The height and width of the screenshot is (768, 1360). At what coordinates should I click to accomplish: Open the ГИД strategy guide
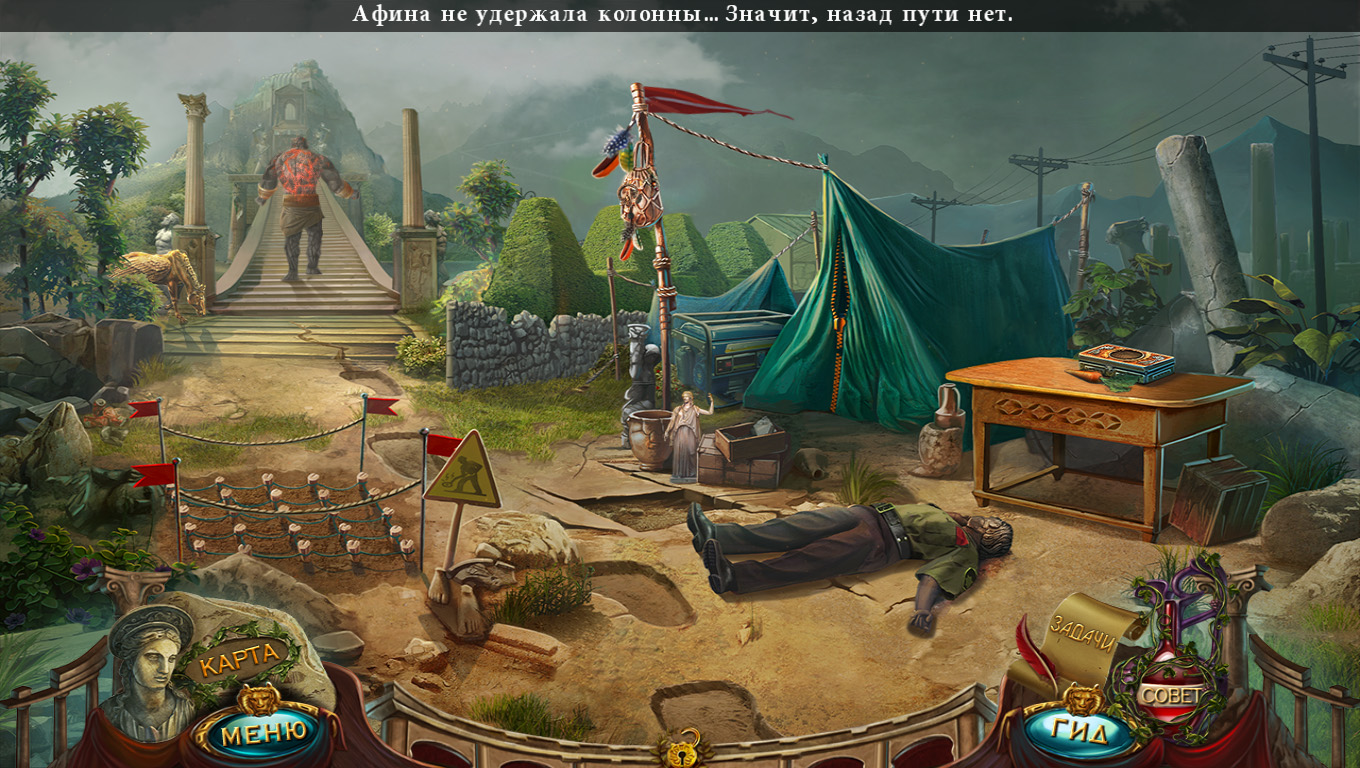[1081, 732]
